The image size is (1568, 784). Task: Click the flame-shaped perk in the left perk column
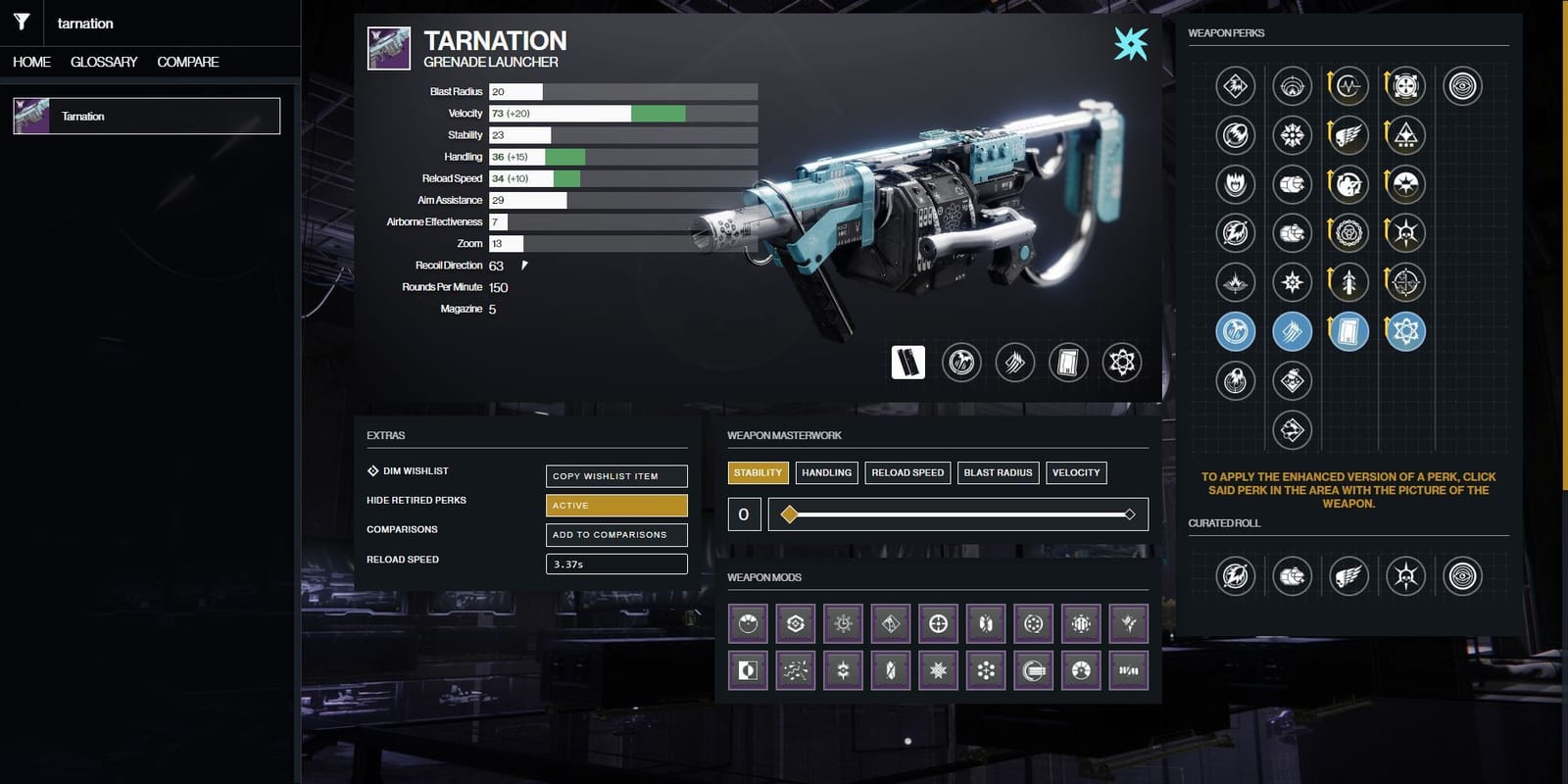click(1235, 185)
